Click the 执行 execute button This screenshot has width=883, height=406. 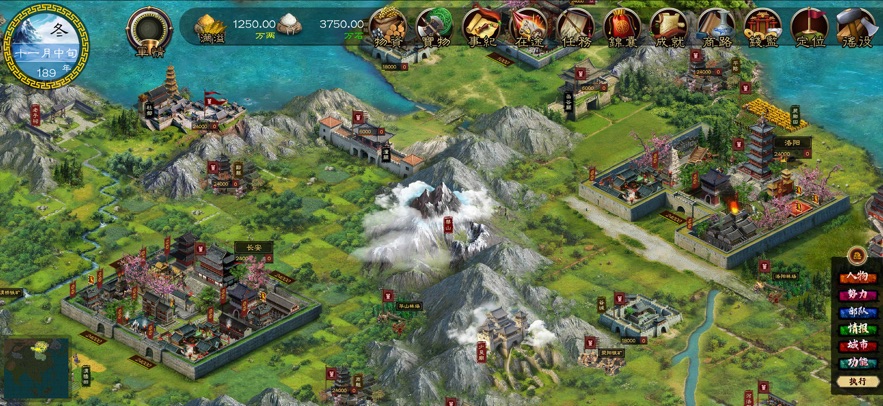tap(857, 381)
